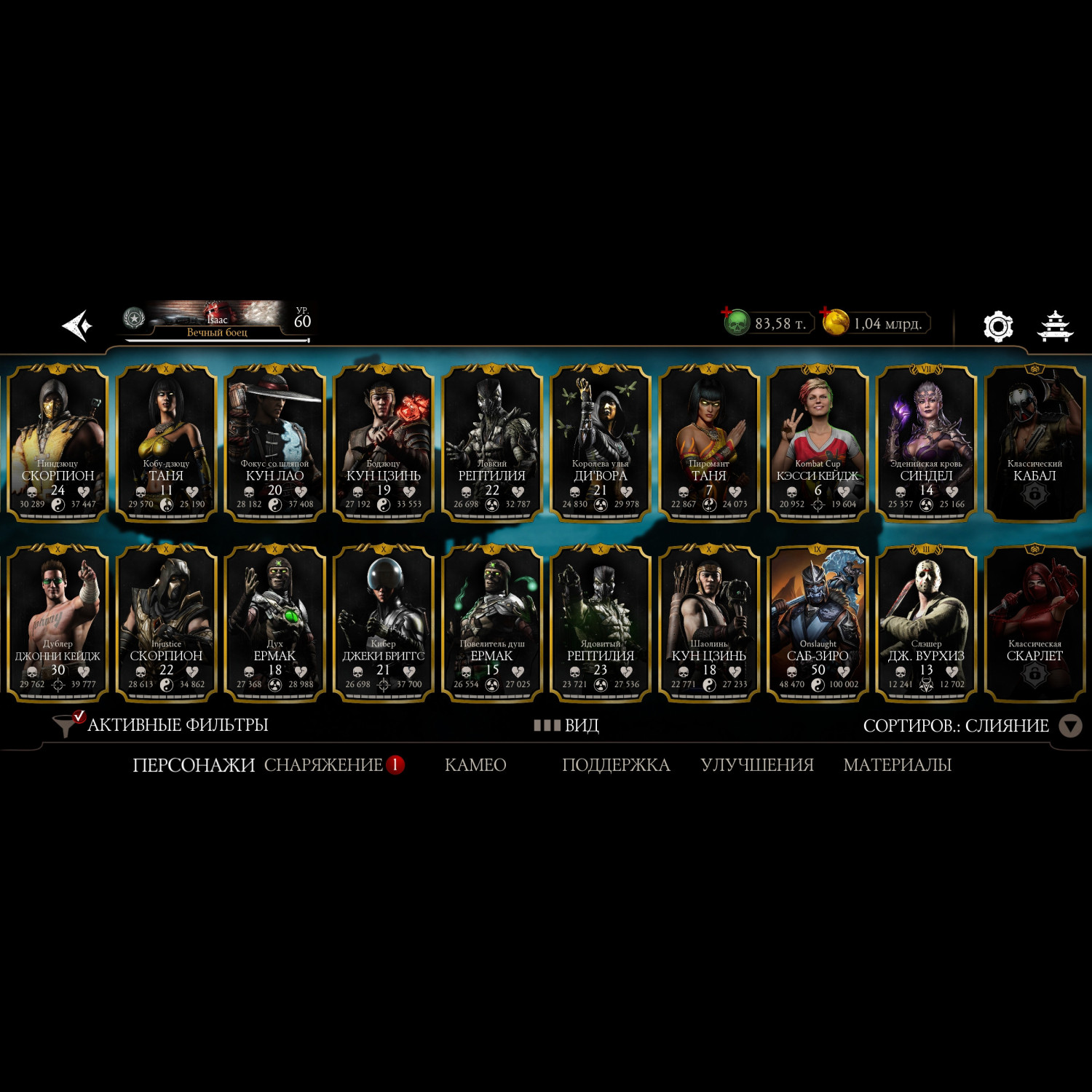Select the Kombat Cup Кэсси Кейдж card
The width and height of the screenshot is (1092, 1092).
click(x=818, y=443)
